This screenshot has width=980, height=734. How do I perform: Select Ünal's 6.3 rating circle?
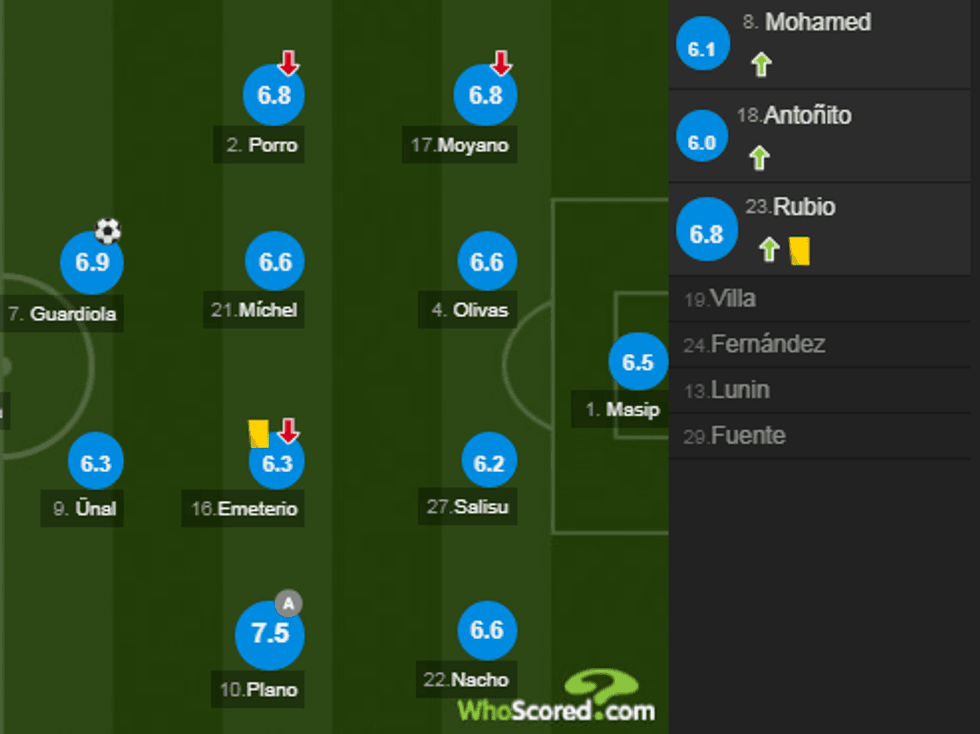click(x=96, y=462)
